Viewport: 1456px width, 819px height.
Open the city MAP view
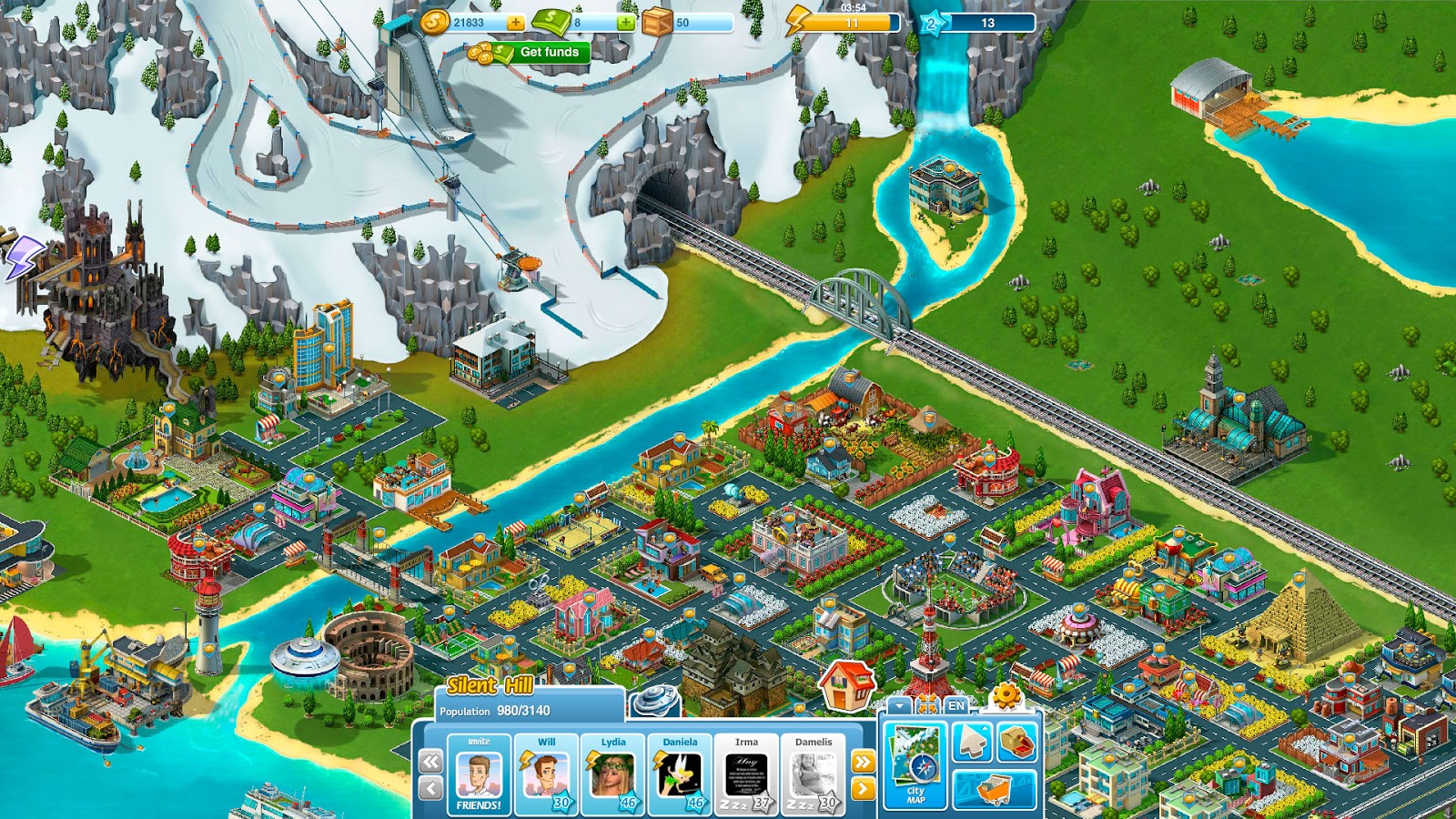point(914,764)
